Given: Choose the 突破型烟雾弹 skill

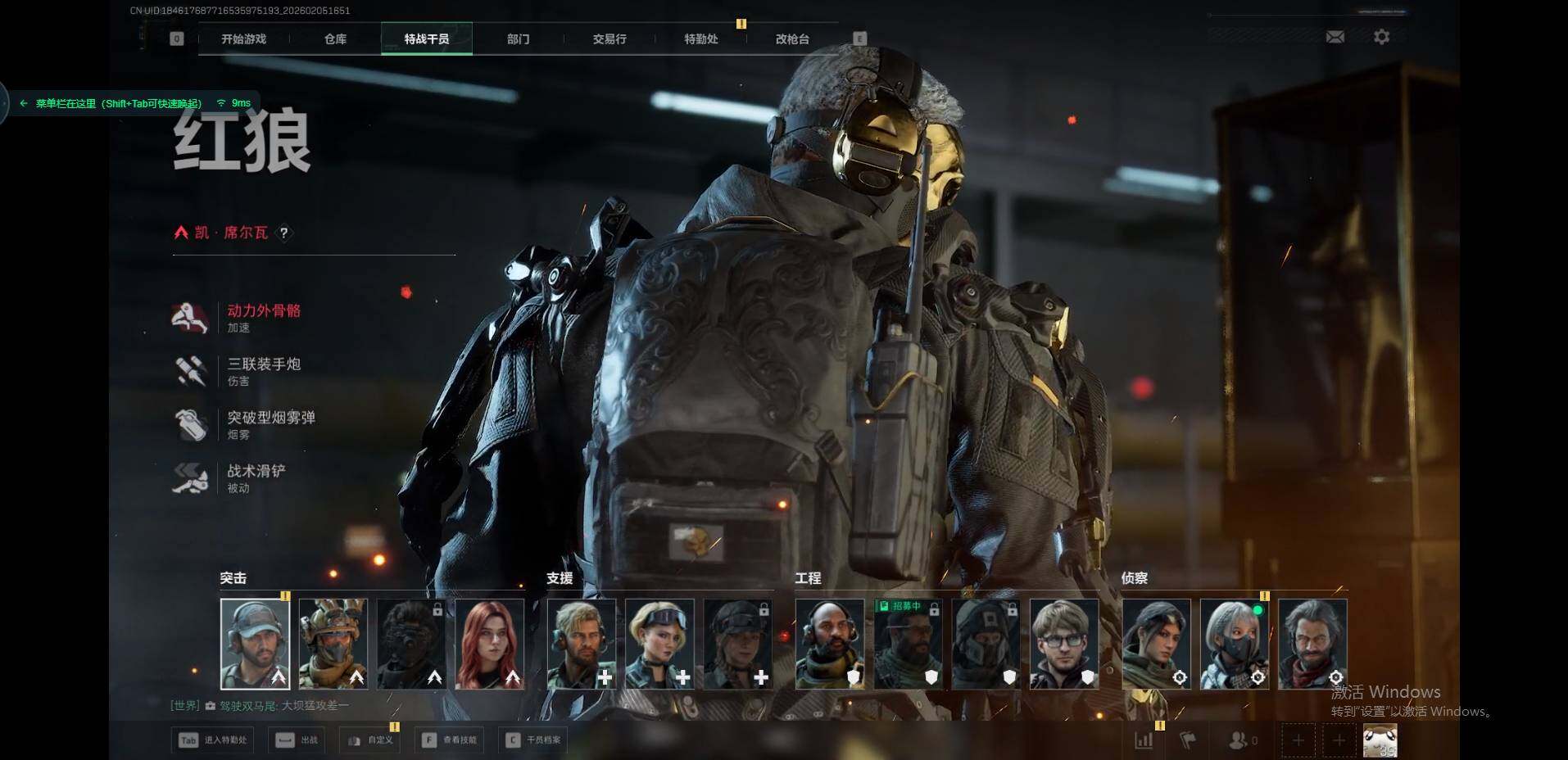Looking at the screenshot, I should coord(270,418).
